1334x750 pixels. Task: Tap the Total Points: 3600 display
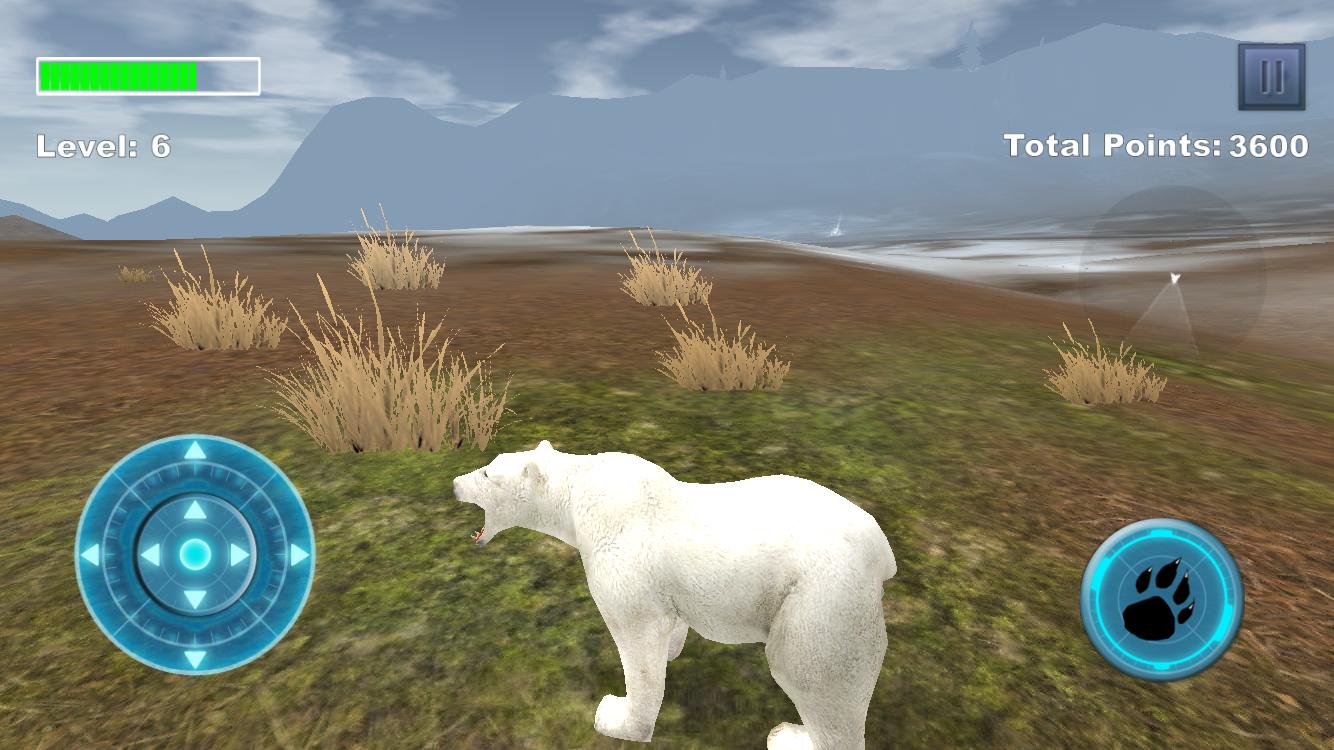(1157, 146)
